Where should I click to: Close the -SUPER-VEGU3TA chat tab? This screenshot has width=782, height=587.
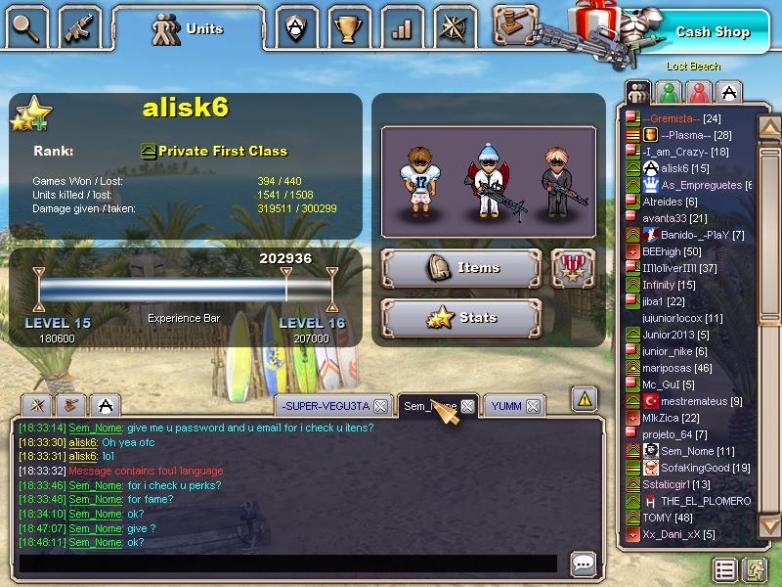coord(380,406)
